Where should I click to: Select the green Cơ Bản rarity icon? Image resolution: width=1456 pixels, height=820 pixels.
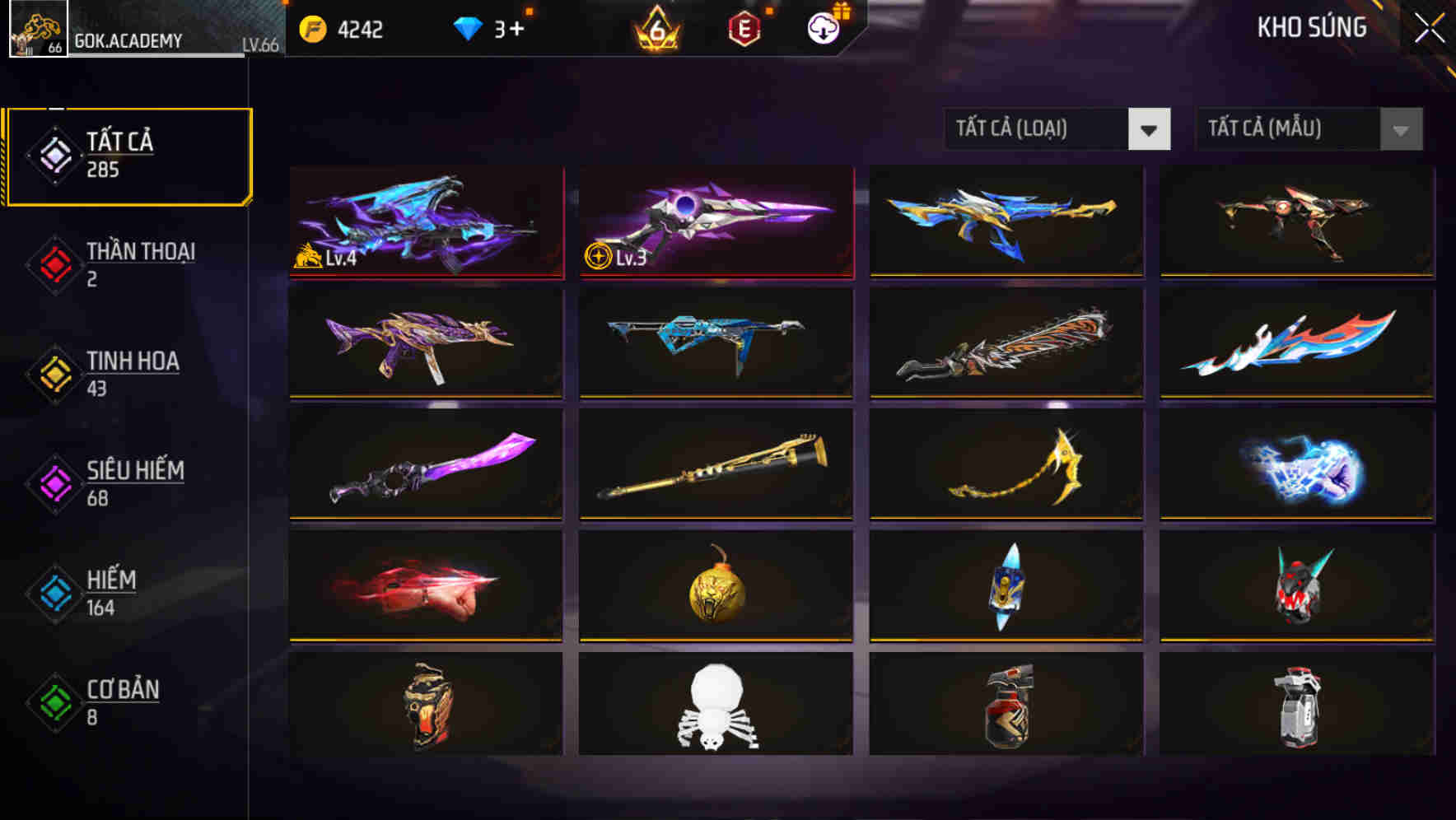pos(52,701)
